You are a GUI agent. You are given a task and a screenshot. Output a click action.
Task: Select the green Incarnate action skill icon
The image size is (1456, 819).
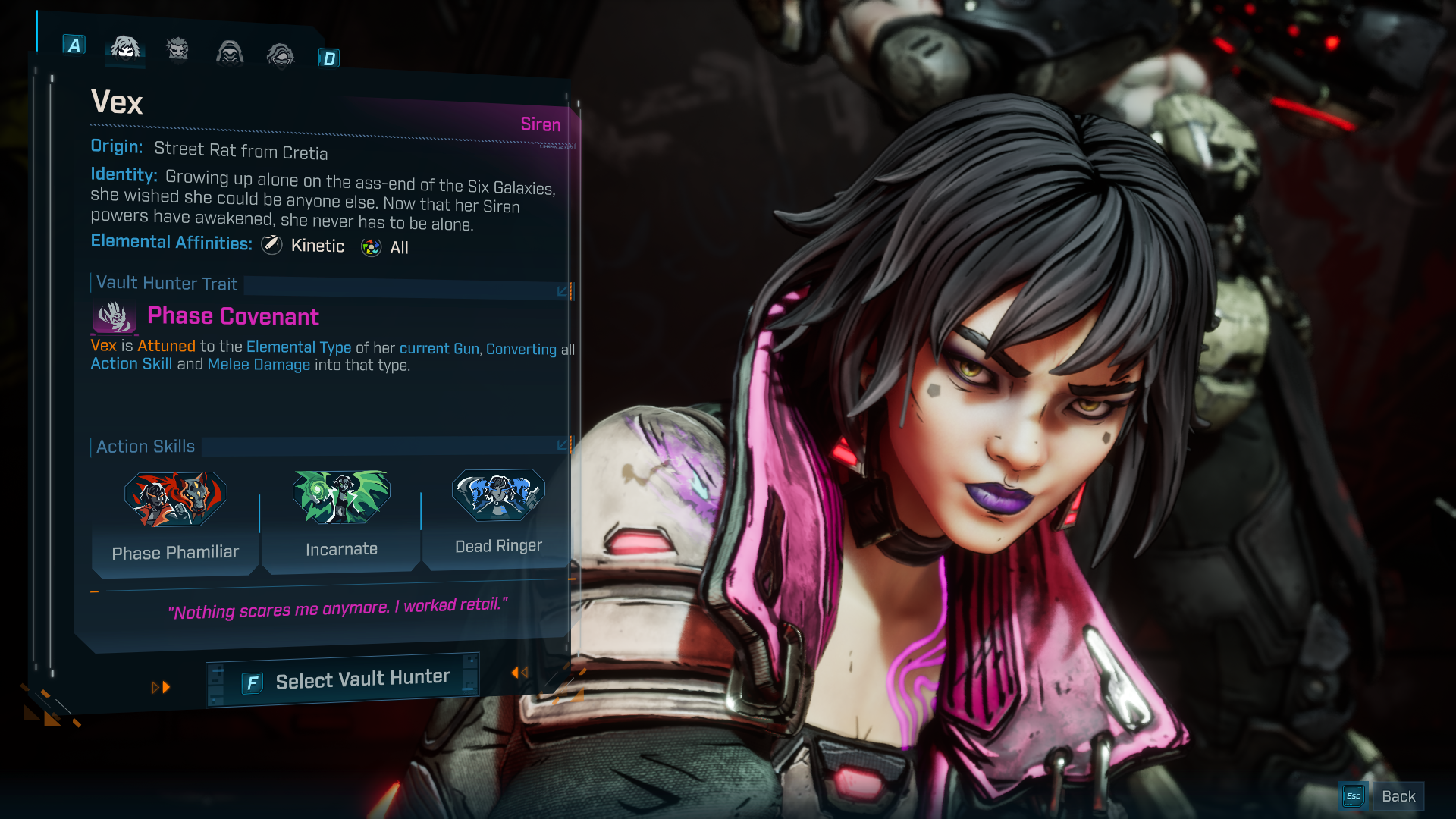341,497
